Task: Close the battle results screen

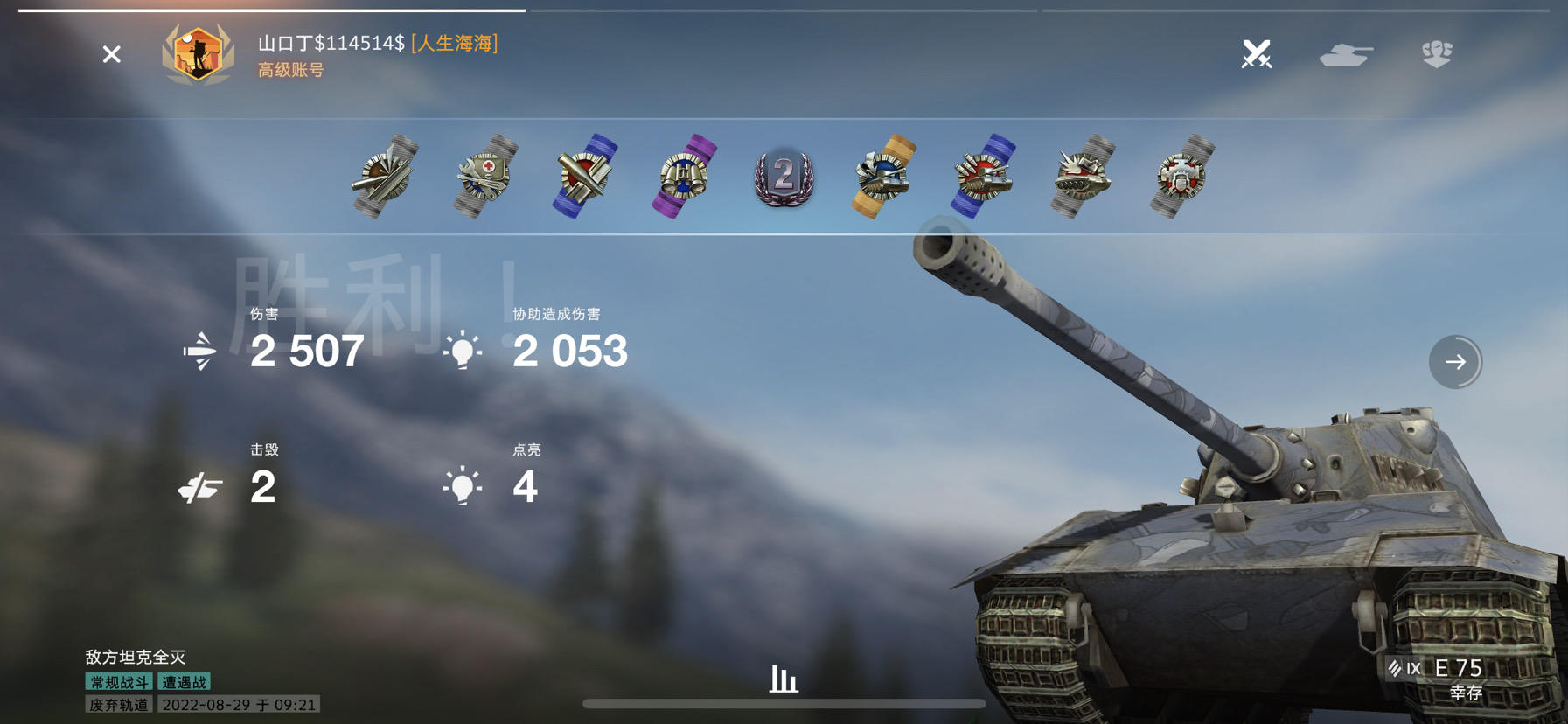Action: coord(111,54)
